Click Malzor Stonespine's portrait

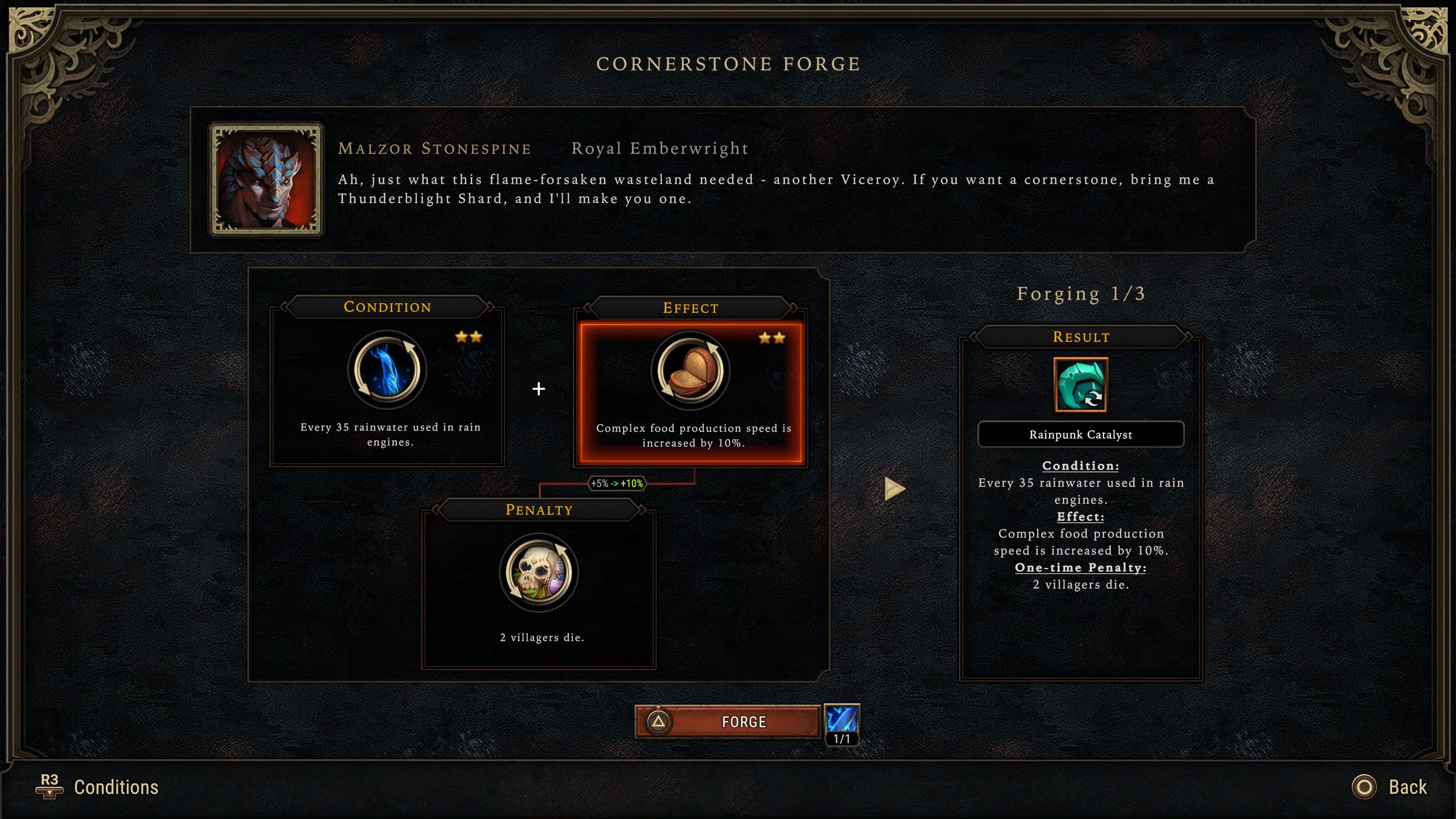click(266, 179)
